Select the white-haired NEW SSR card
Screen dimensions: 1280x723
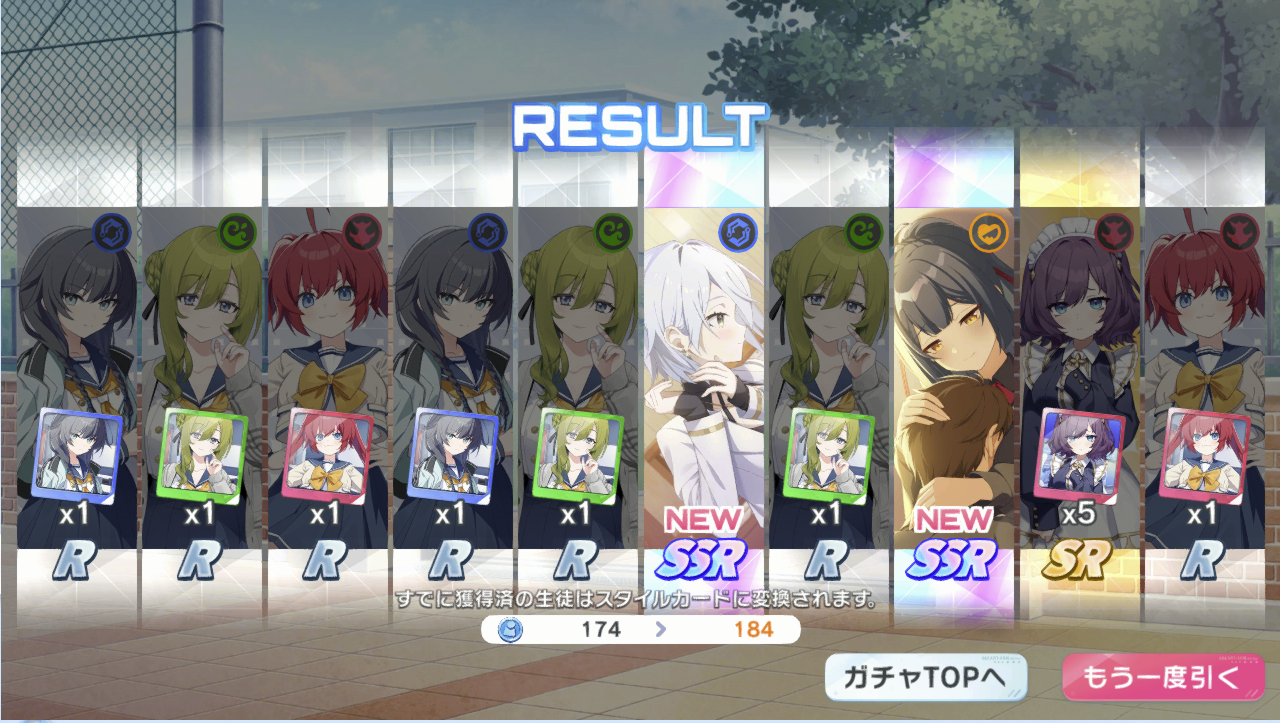704,380
